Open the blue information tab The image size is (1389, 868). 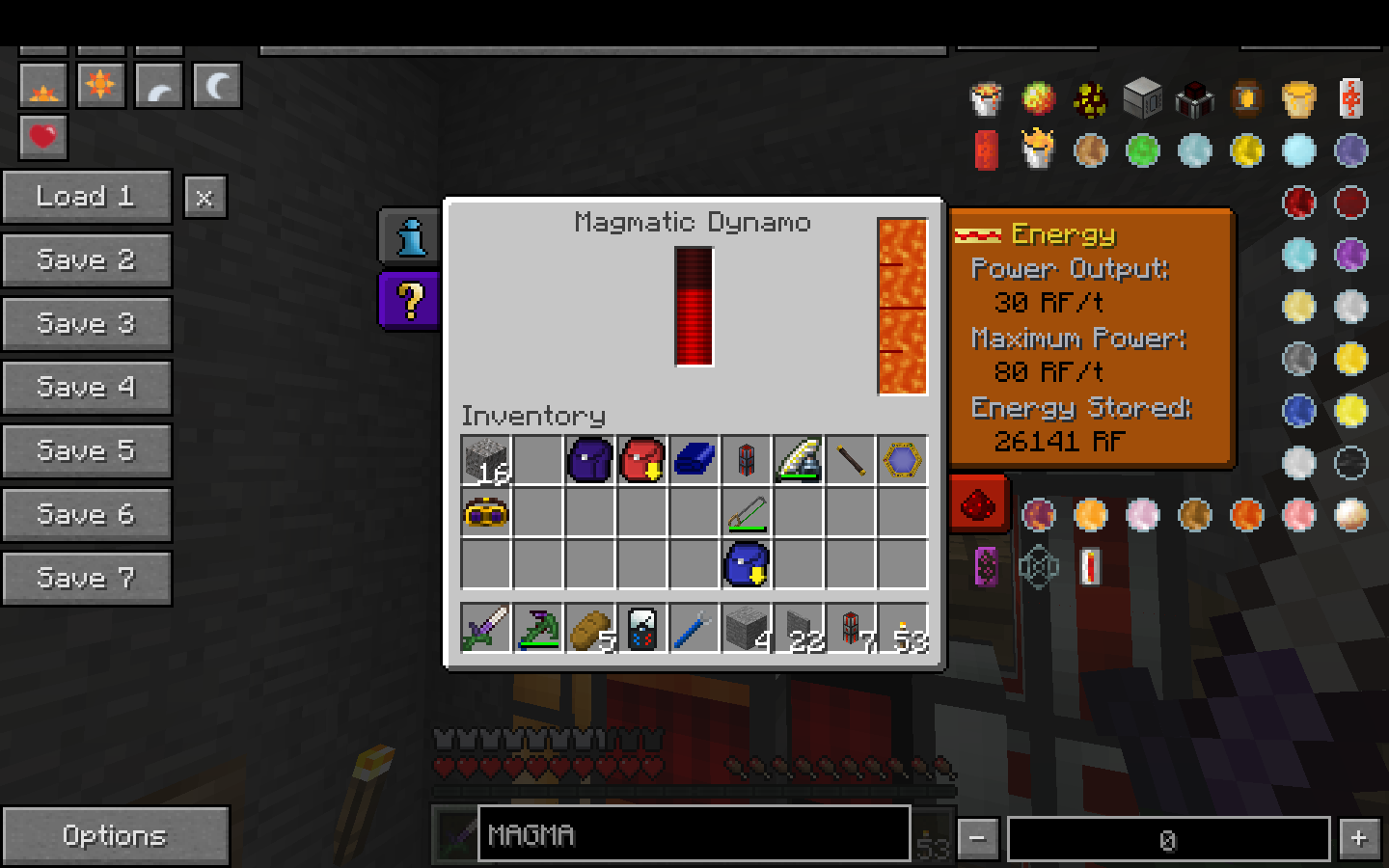point(411,236)
